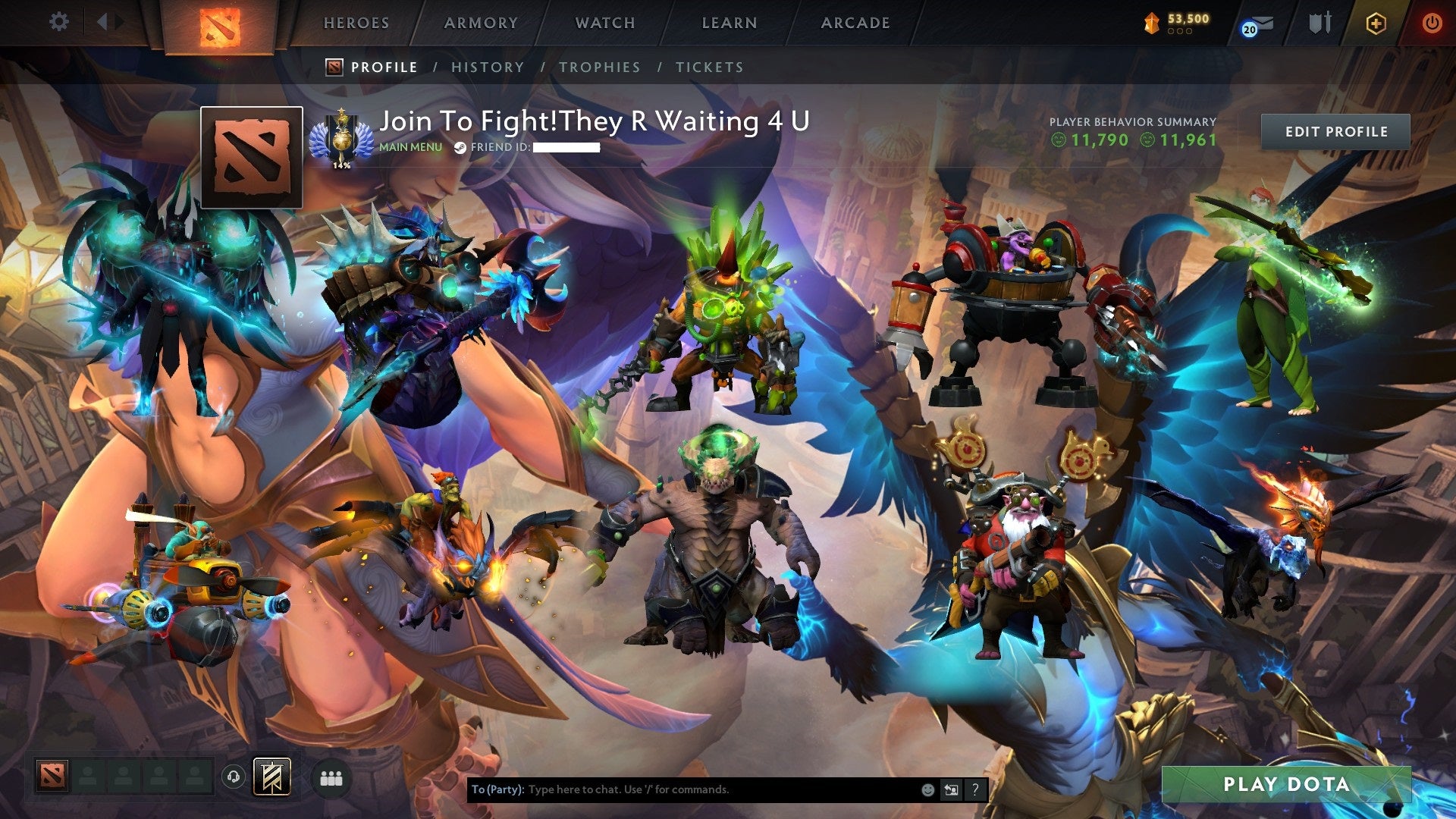The height and width of the screenshot is (819, 1456).
Task: Click the chat wheel icon next to emoticons
Action: 951,789
